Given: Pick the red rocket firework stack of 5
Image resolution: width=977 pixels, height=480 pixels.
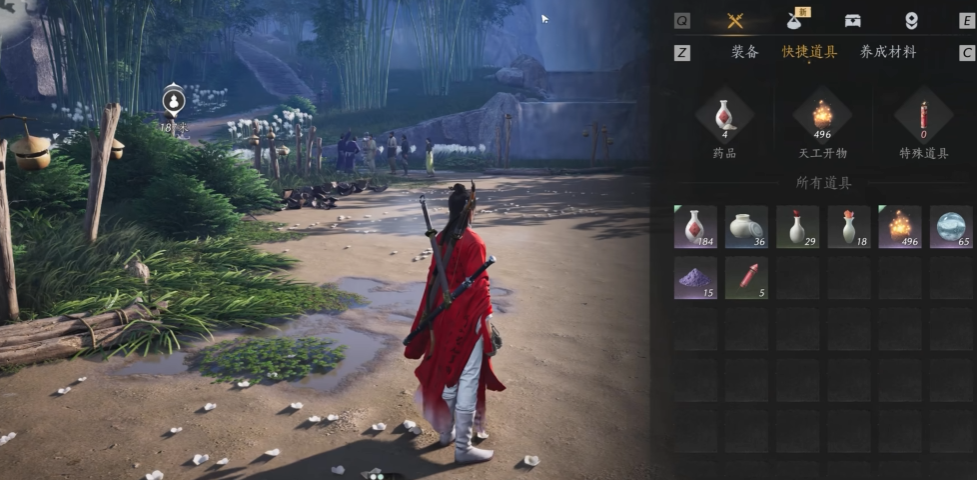Looking at the screenshot, I should 746,278.
